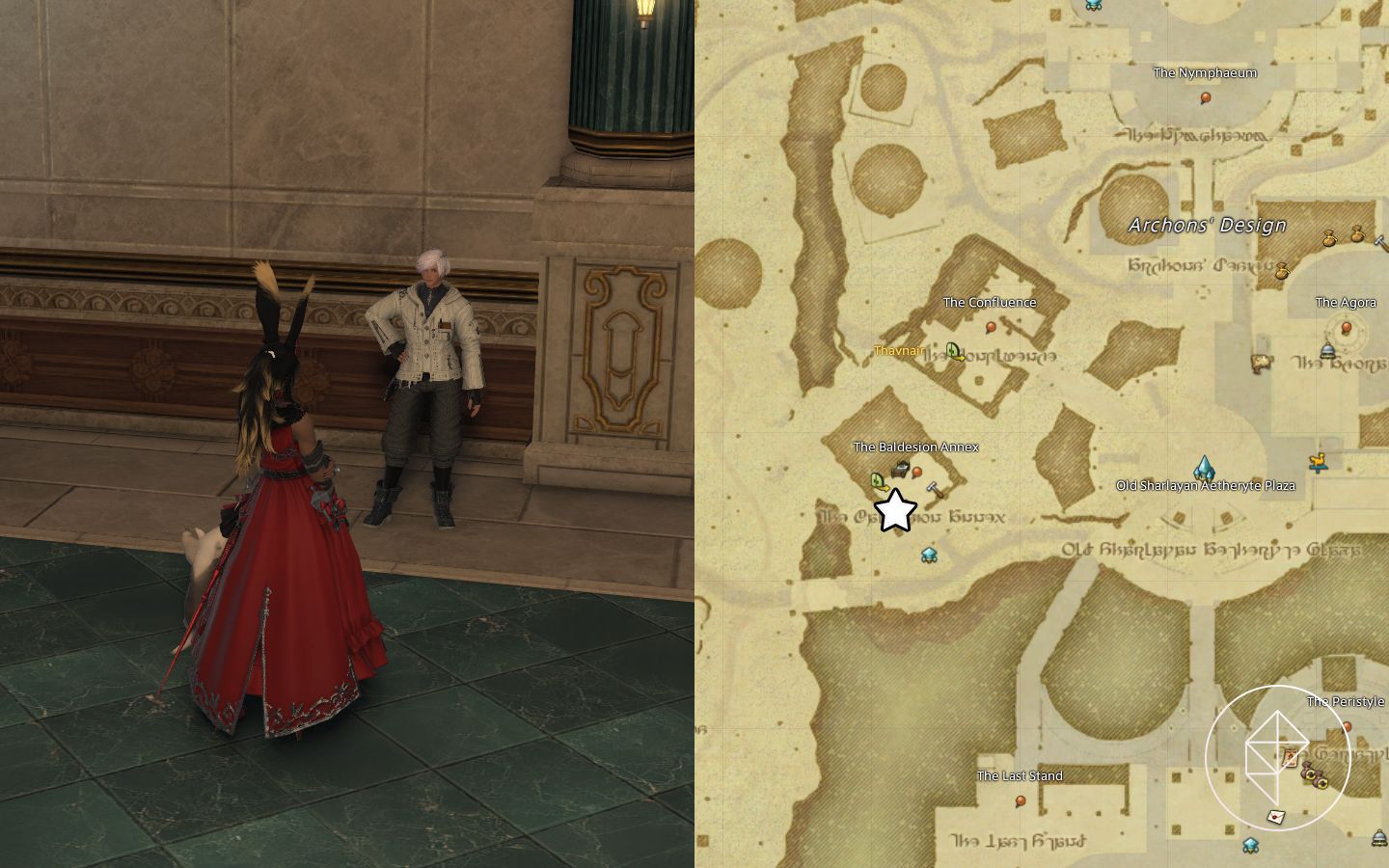Image resolution: width=1389 pixels, height=868 pixels.
Task: Select the aetheryte crystal at Old Sharlayan Aetheryte Plaza
Action: [1205, 468]
